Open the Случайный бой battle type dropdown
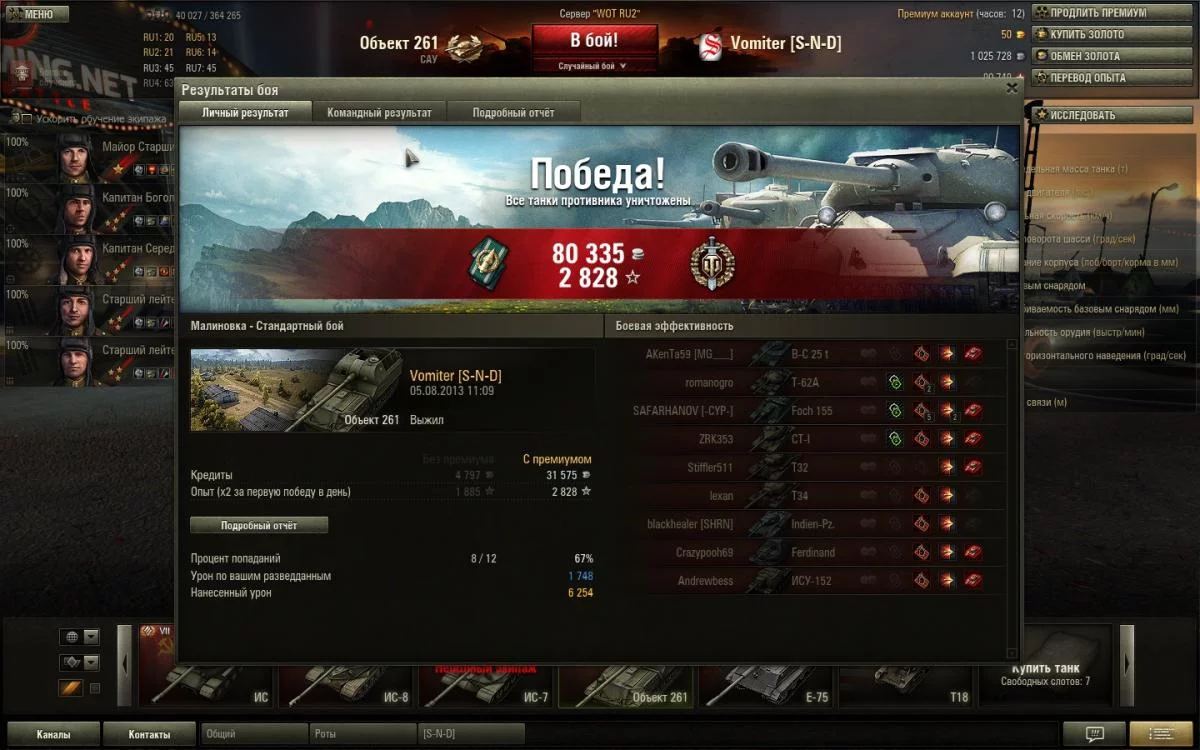Viewport: 1200px width, 750px height. click(x=594, y=66)
